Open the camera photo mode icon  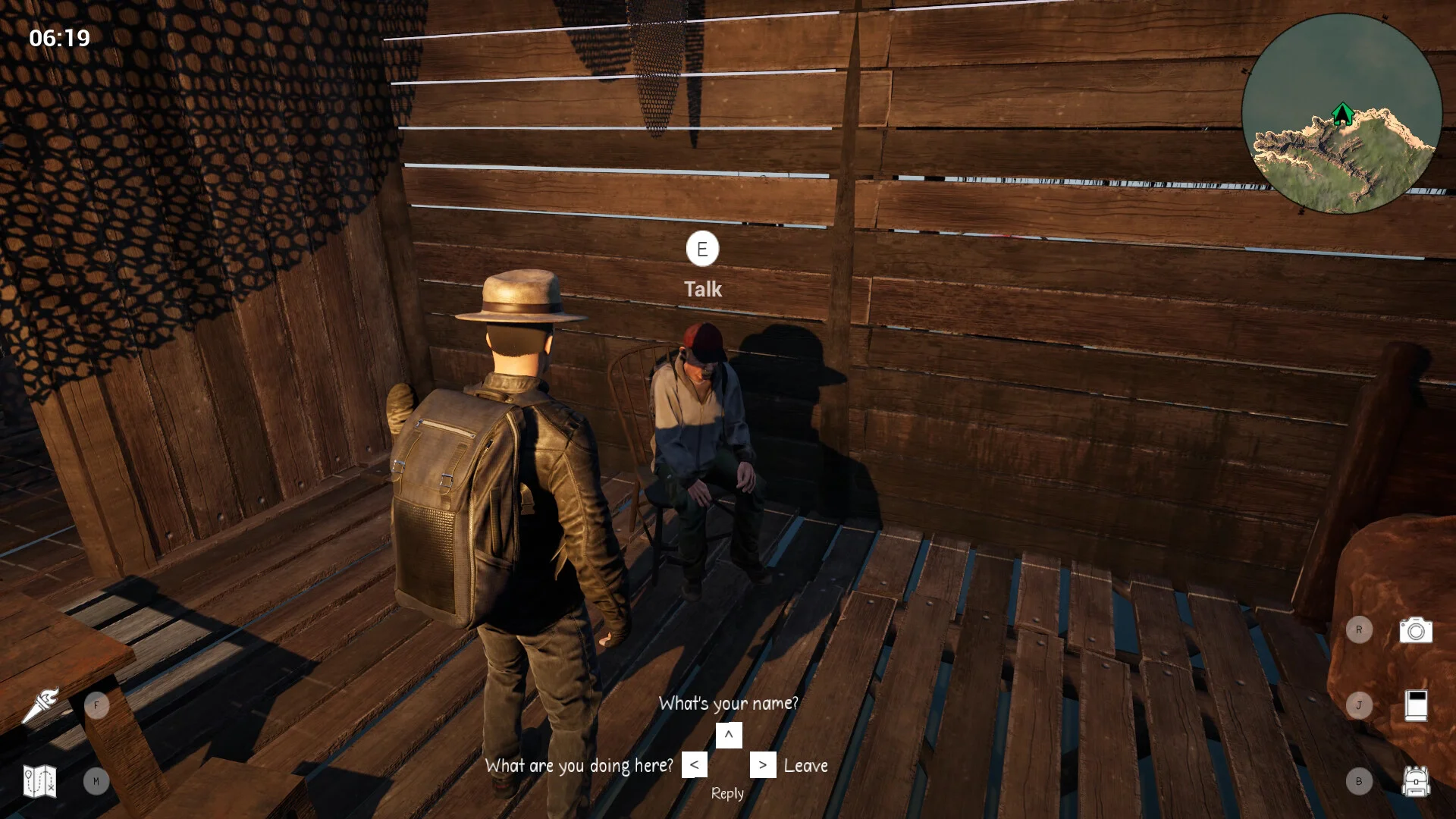(1415, 630)
